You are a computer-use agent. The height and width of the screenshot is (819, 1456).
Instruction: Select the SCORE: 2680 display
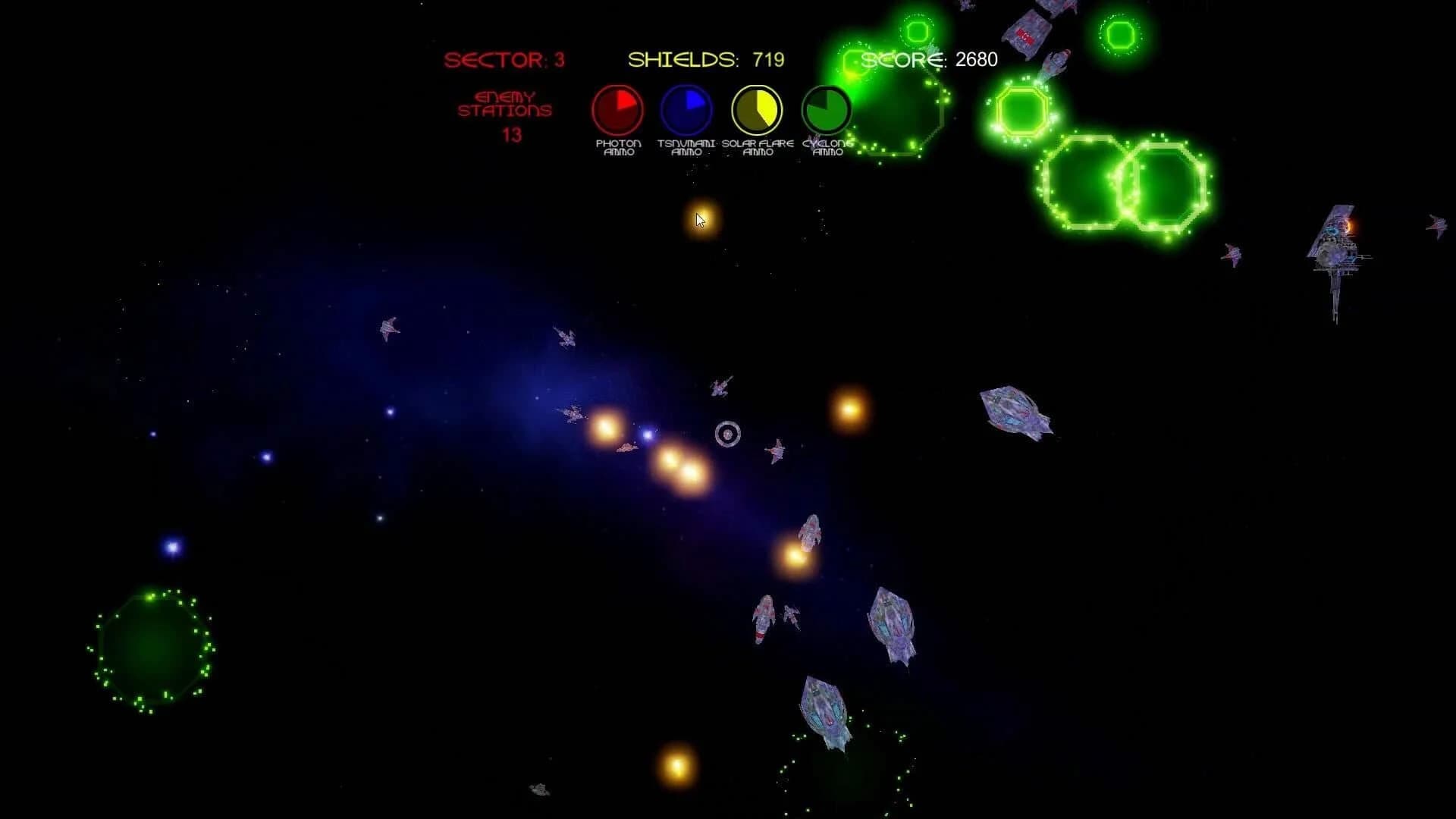click(929, 59)
